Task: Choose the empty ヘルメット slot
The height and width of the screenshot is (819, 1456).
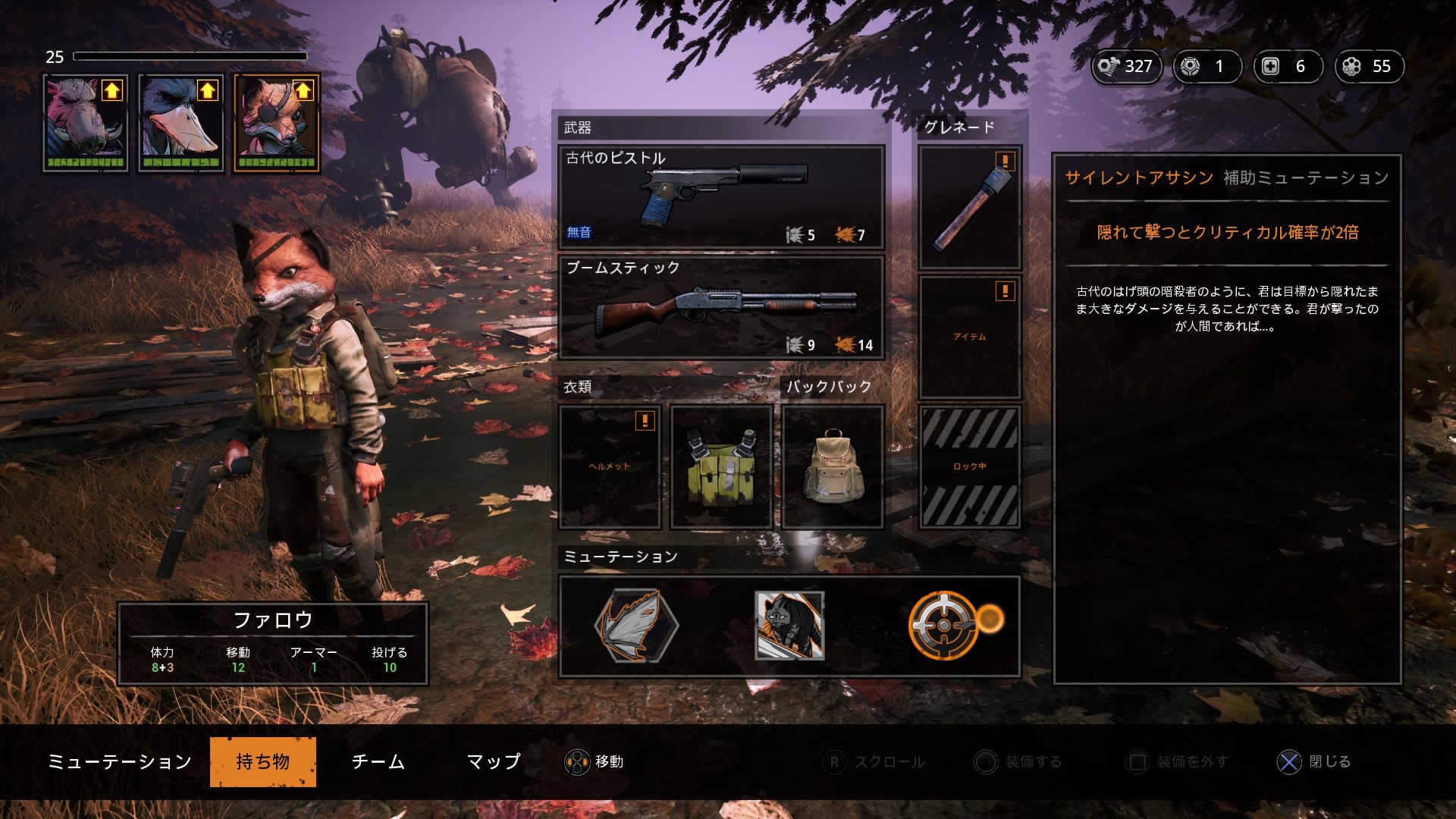Action: pos(610,466)
